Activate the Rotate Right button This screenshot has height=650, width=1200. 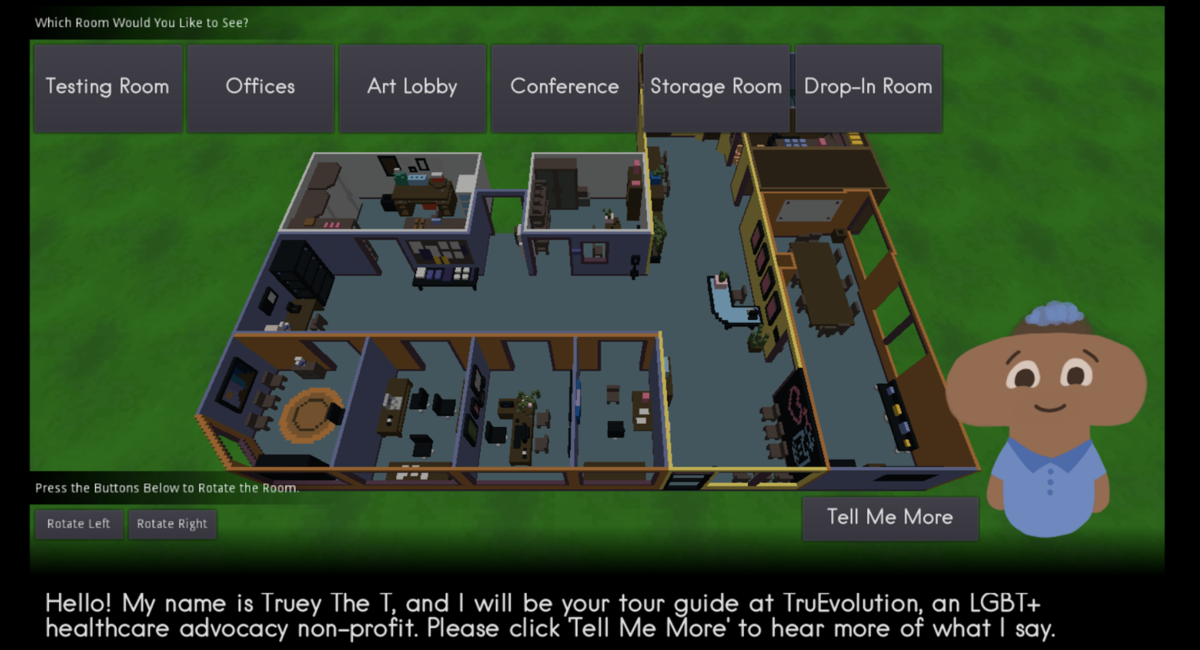pos(172,524)
